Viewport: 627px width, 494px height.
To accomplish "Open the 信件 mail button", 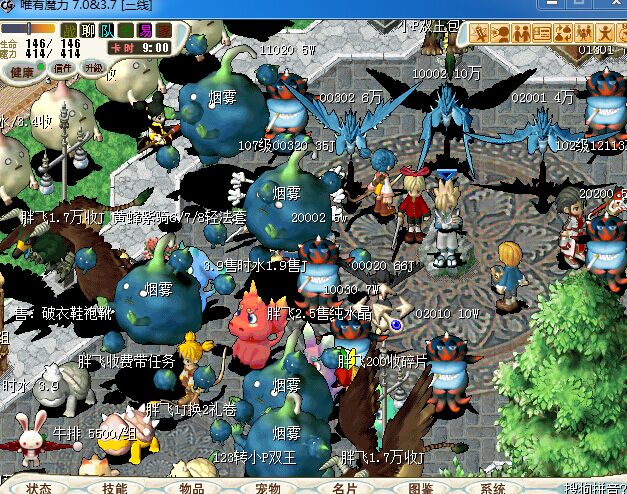I will (x=63, y=69).
